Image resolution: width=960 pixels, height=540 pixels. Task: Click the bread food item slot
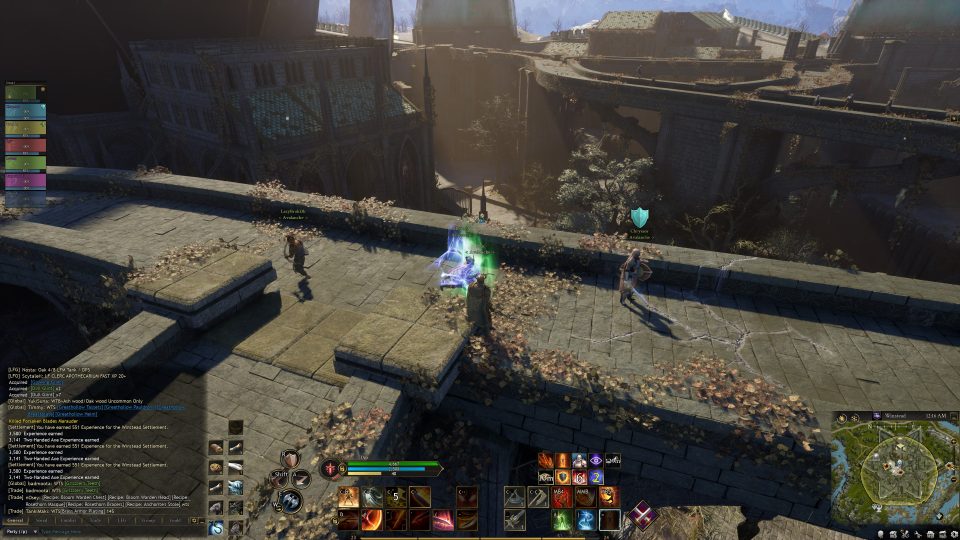pyautogui.click(x=215, y=468)
